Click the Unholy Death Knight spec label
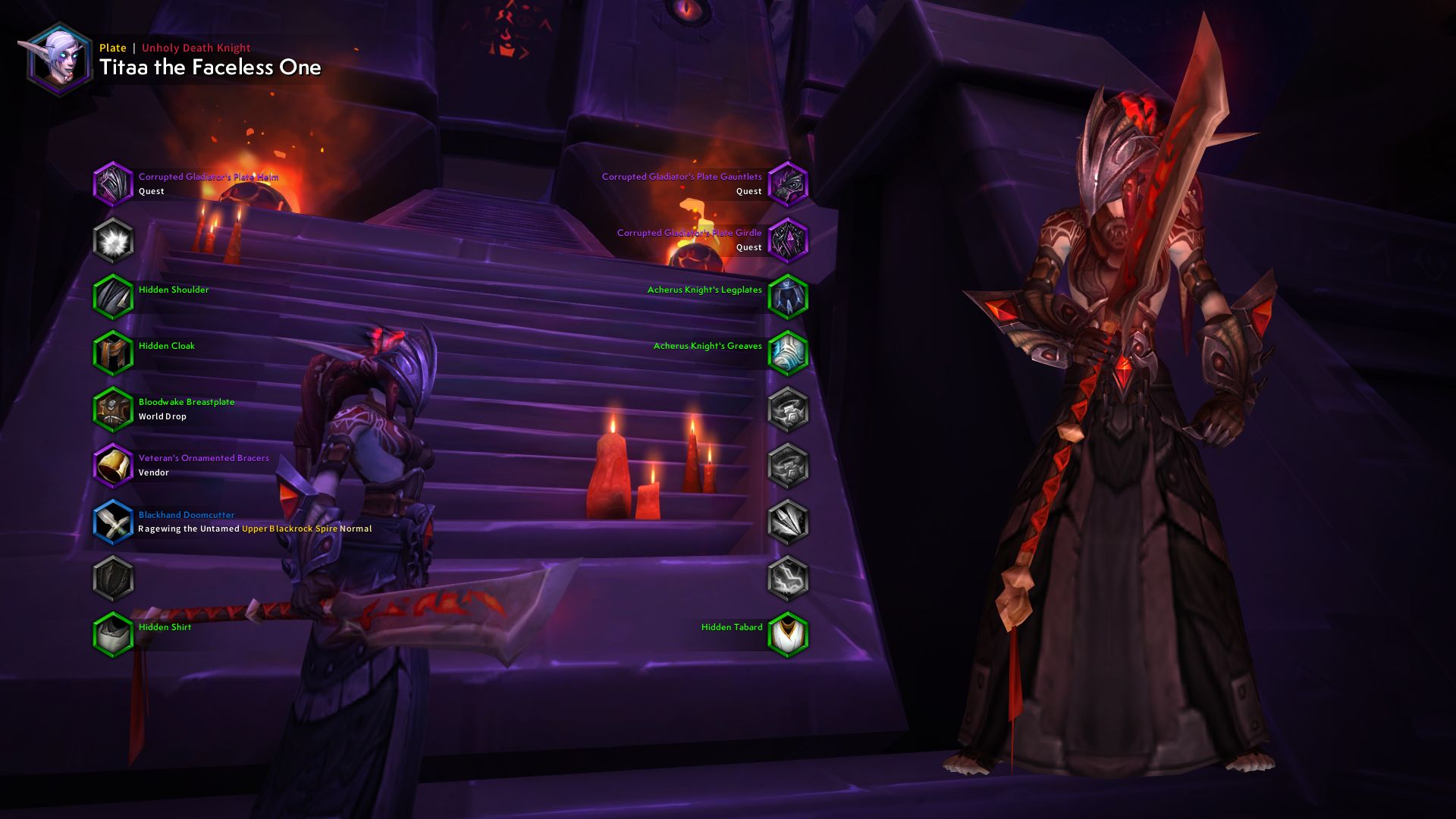 tap(195, 48)
